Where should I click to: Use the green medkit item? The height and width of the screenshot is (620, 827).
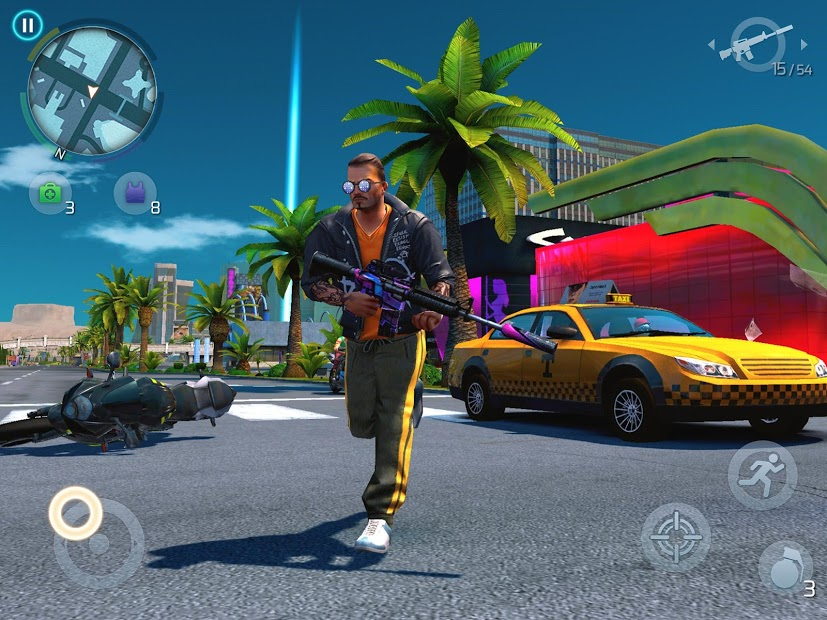48,192
